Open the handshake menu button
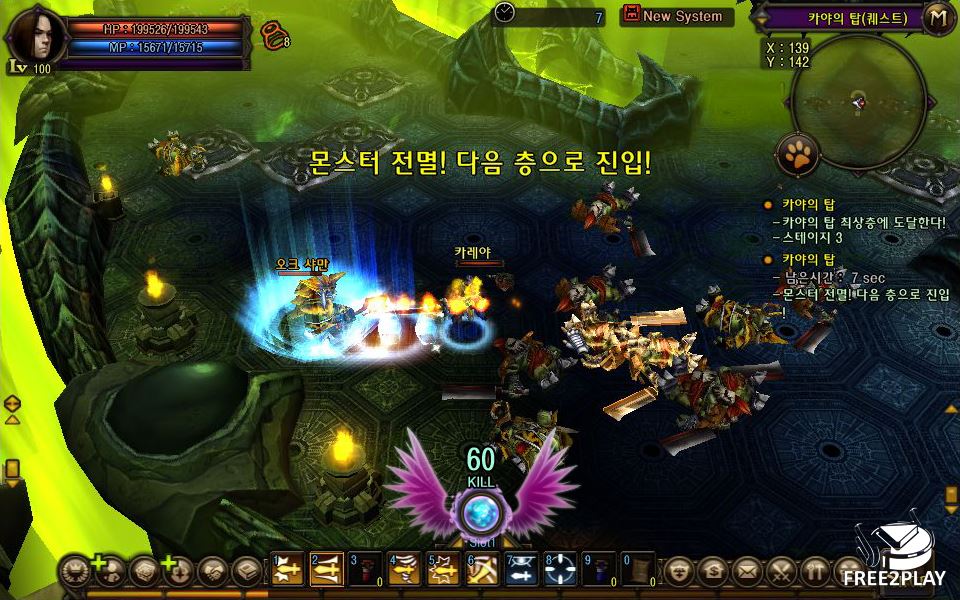This screenshot has width=960, height=600. [212, 571]
